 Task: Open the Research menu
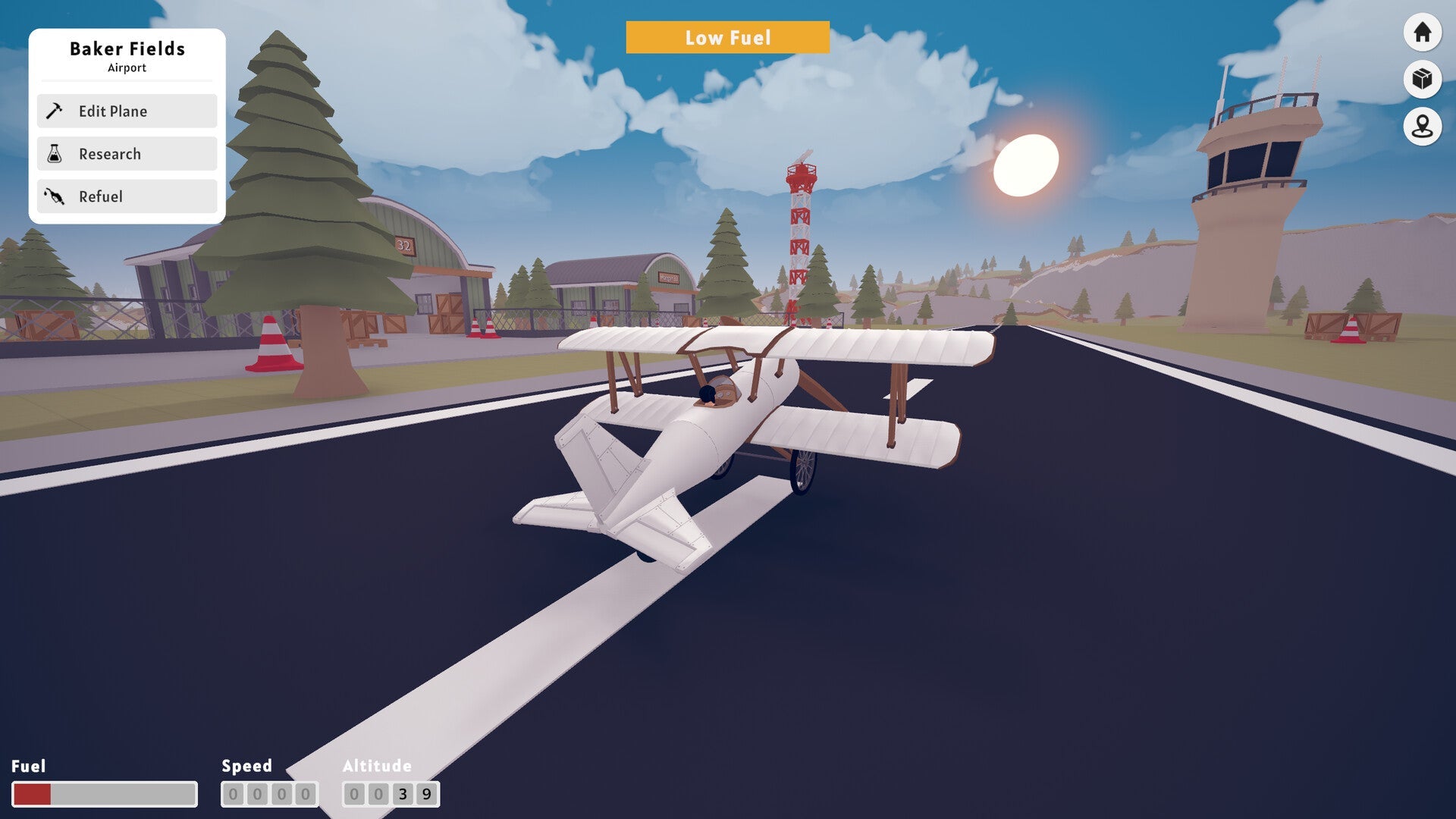coord(110,153)
